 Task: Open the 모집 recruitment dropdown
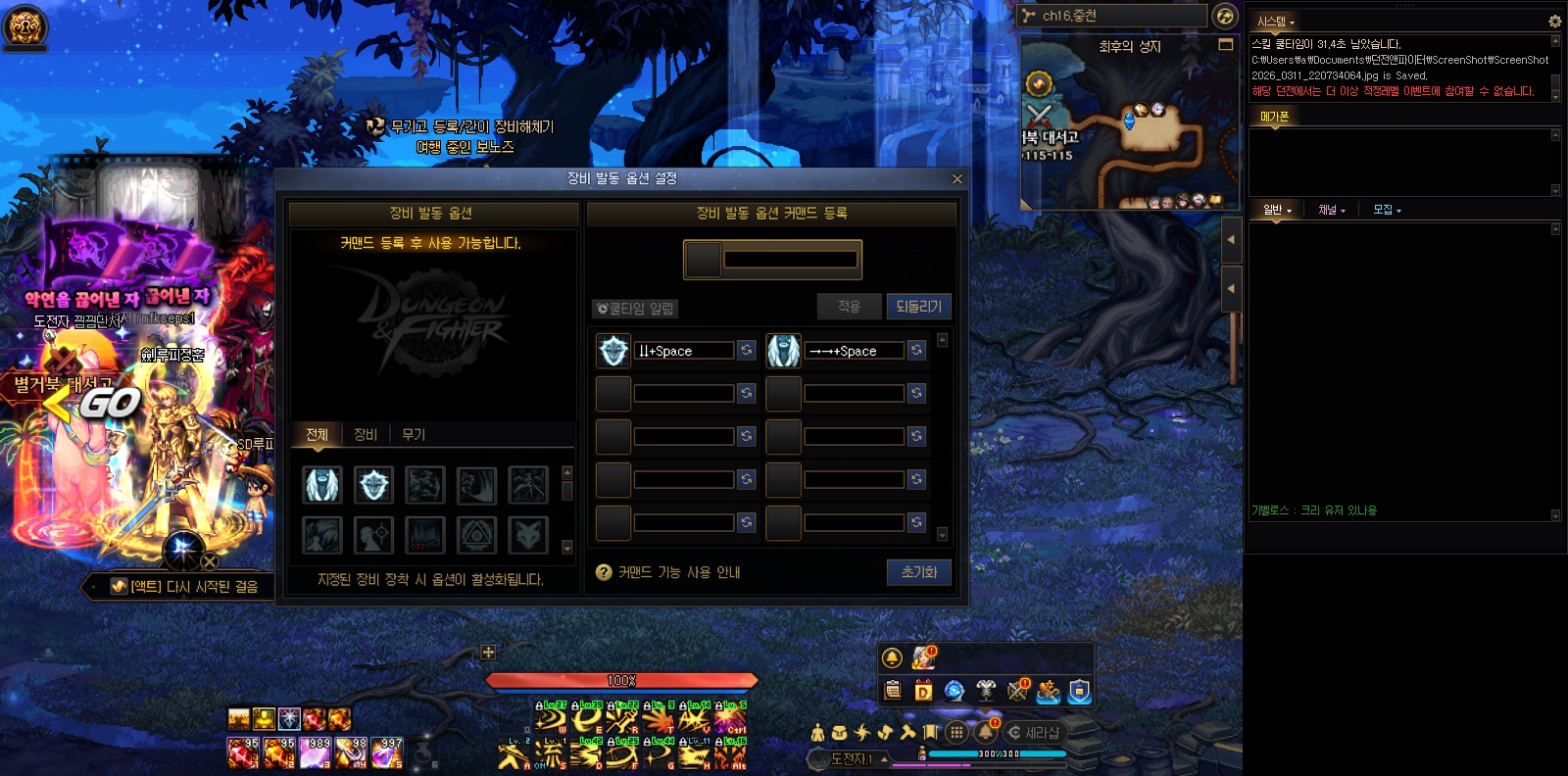point(1387,210)
